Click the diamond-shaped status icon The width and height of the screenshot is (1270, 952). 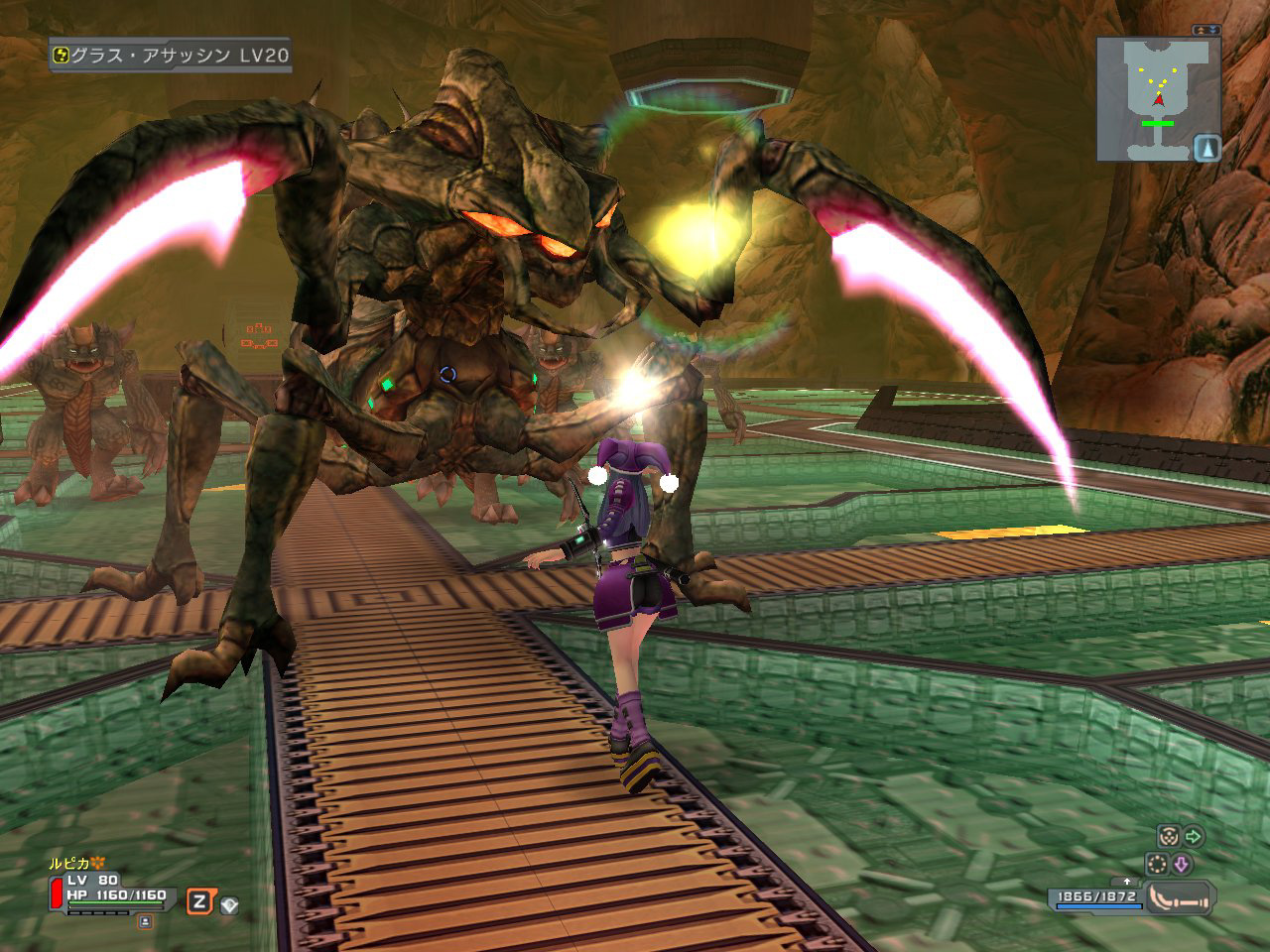[x=229, y=904]
